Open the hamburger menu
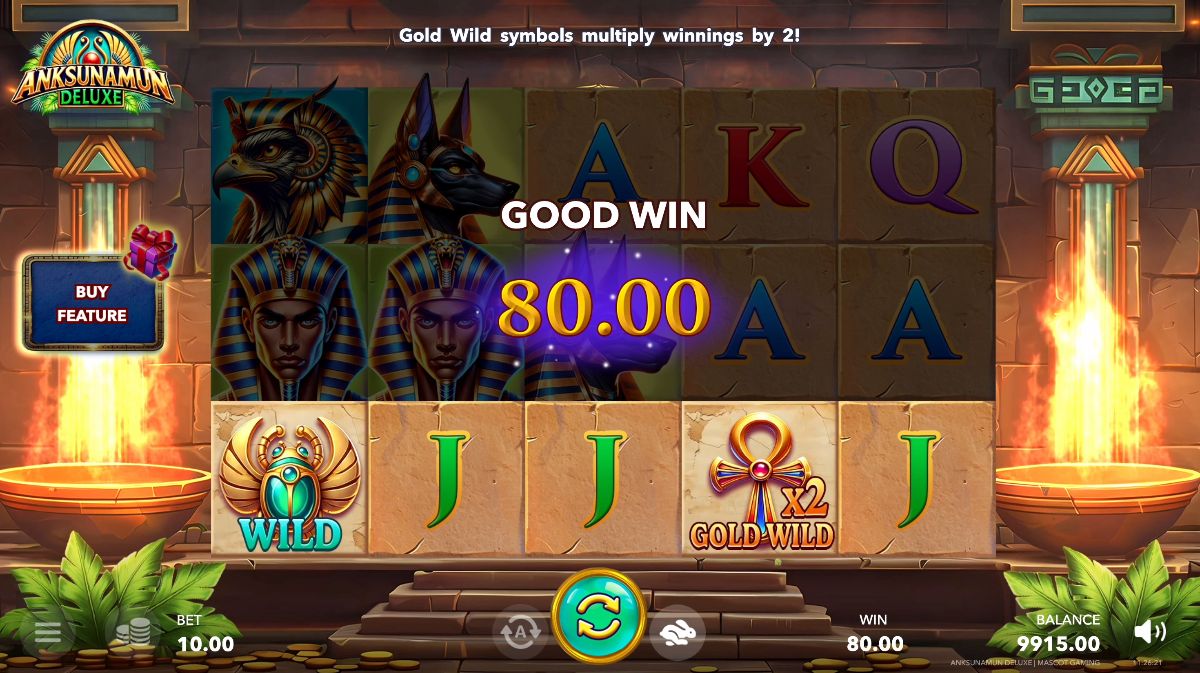The image size is (1200, 673). point(48,633)
